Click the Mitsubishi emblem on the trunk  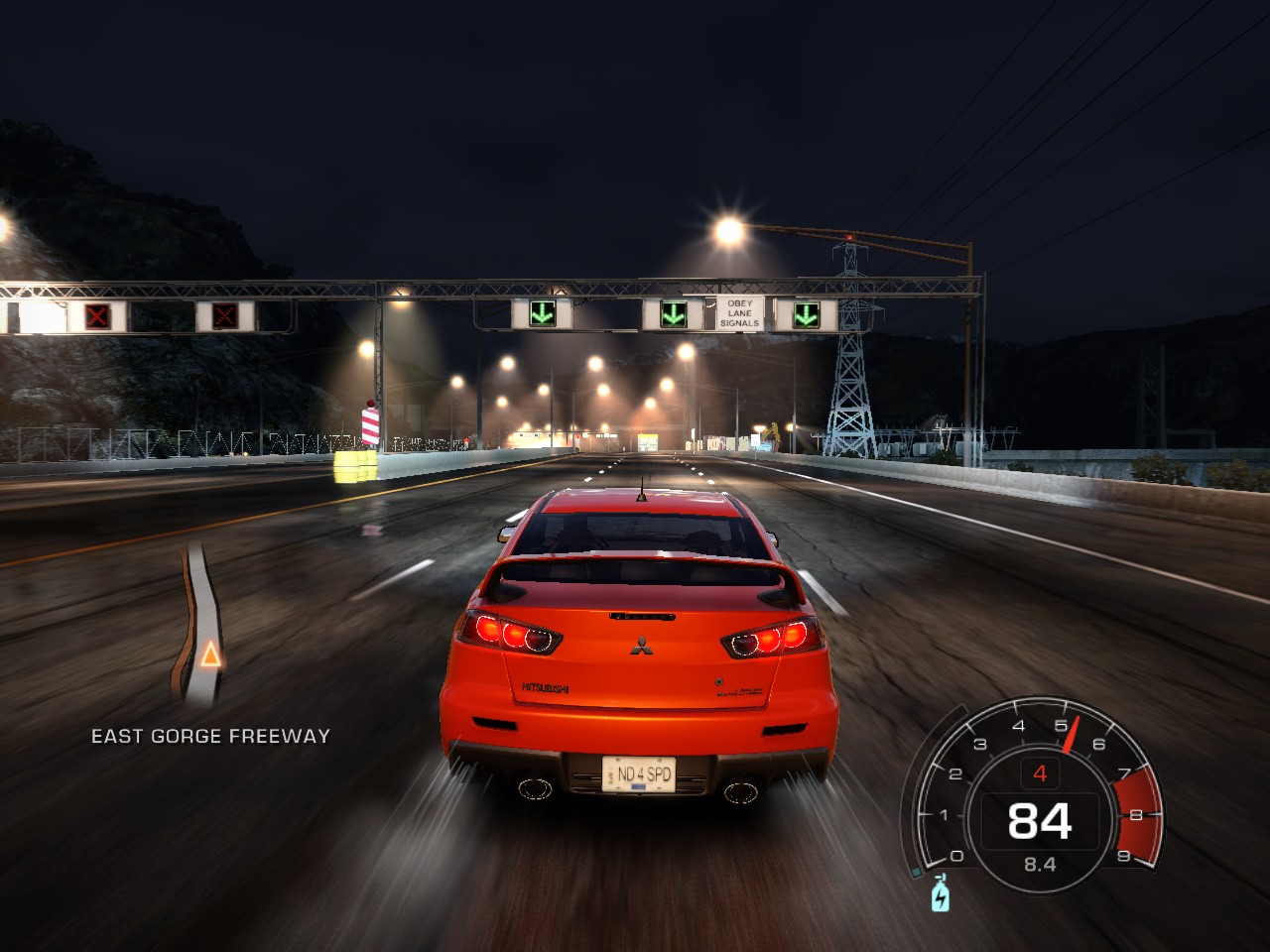click(641, 646)
